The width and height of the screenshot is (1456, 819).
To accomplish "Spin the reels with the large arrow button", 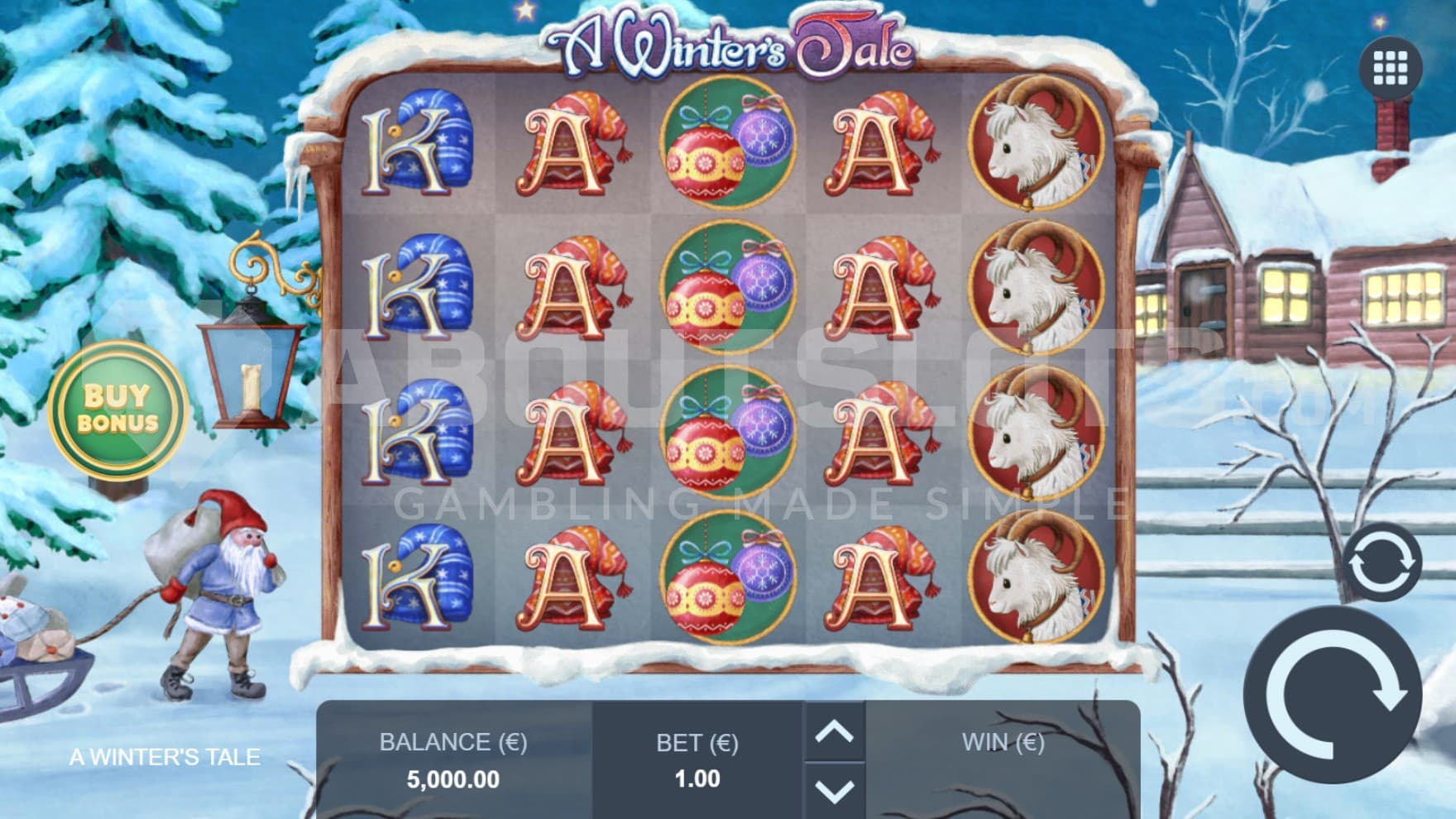I will pos(1333,696).
